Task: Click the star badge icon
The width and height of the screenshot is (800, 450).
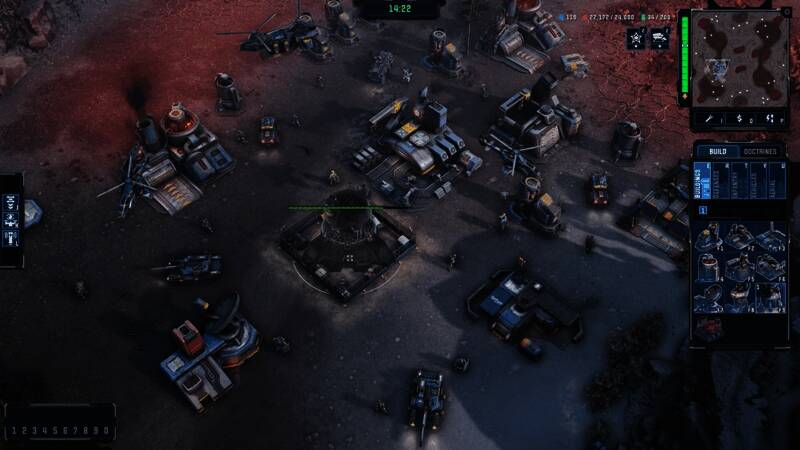Action: pos(635,38)
